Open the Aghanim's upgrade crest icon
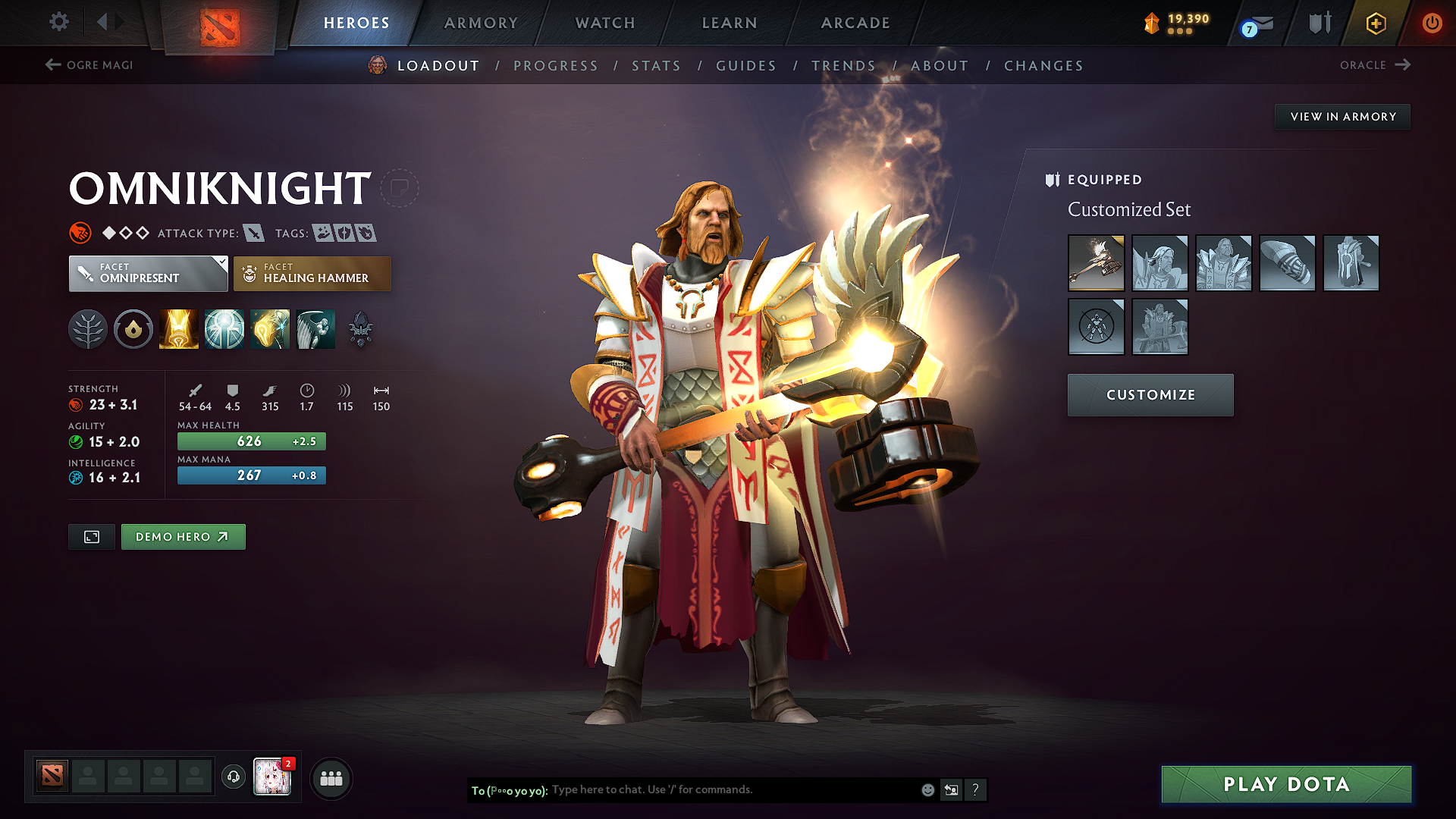Screen dimensions: 1456x819 pos(360,328)
